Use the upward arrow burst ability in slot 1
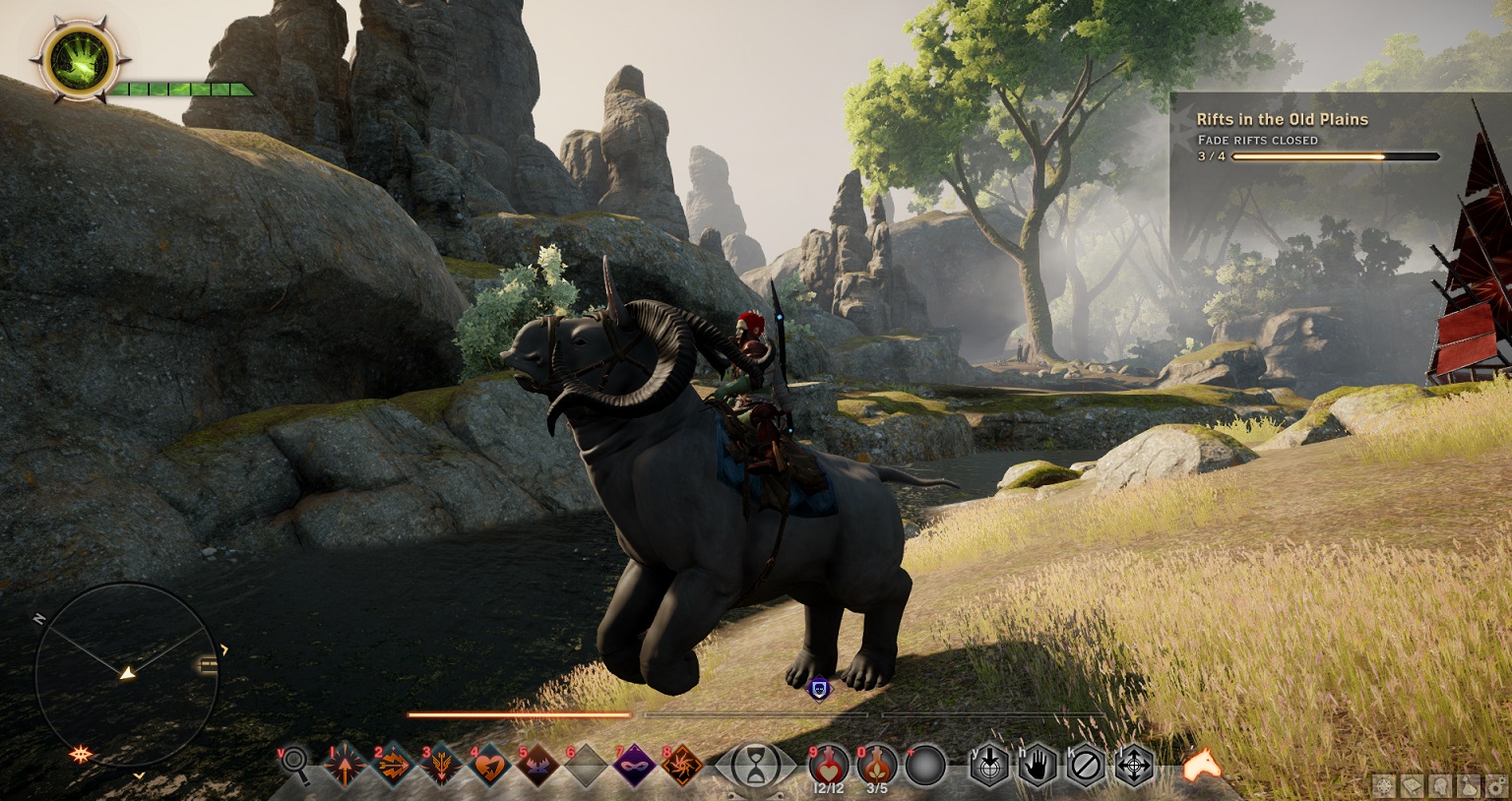Image resolution: width=1512 pixels, height=801 pixels. click(x=346, y=765)
